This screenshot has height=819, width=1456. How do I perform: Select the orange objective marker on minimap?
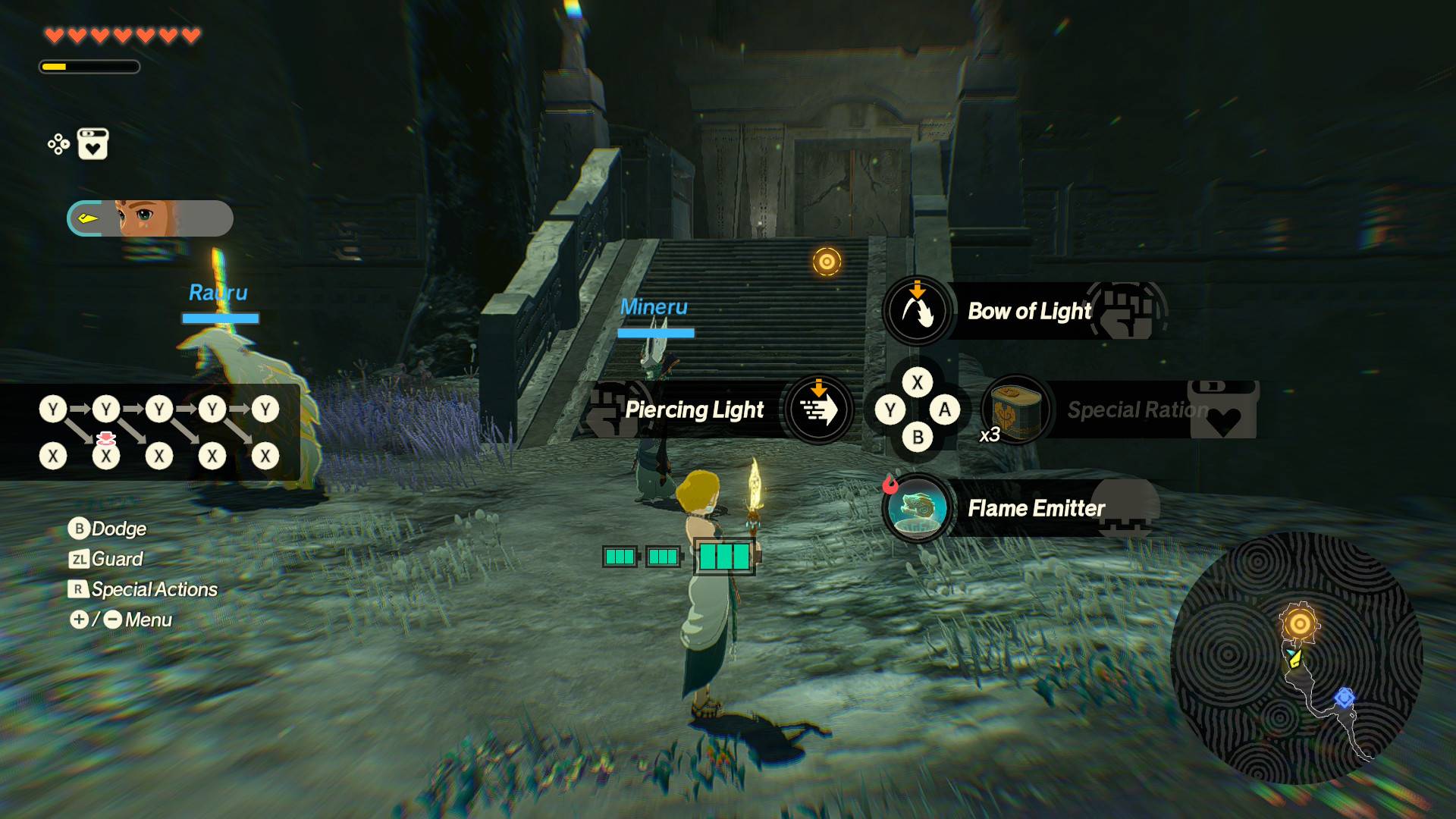[x=1299, y=624]
